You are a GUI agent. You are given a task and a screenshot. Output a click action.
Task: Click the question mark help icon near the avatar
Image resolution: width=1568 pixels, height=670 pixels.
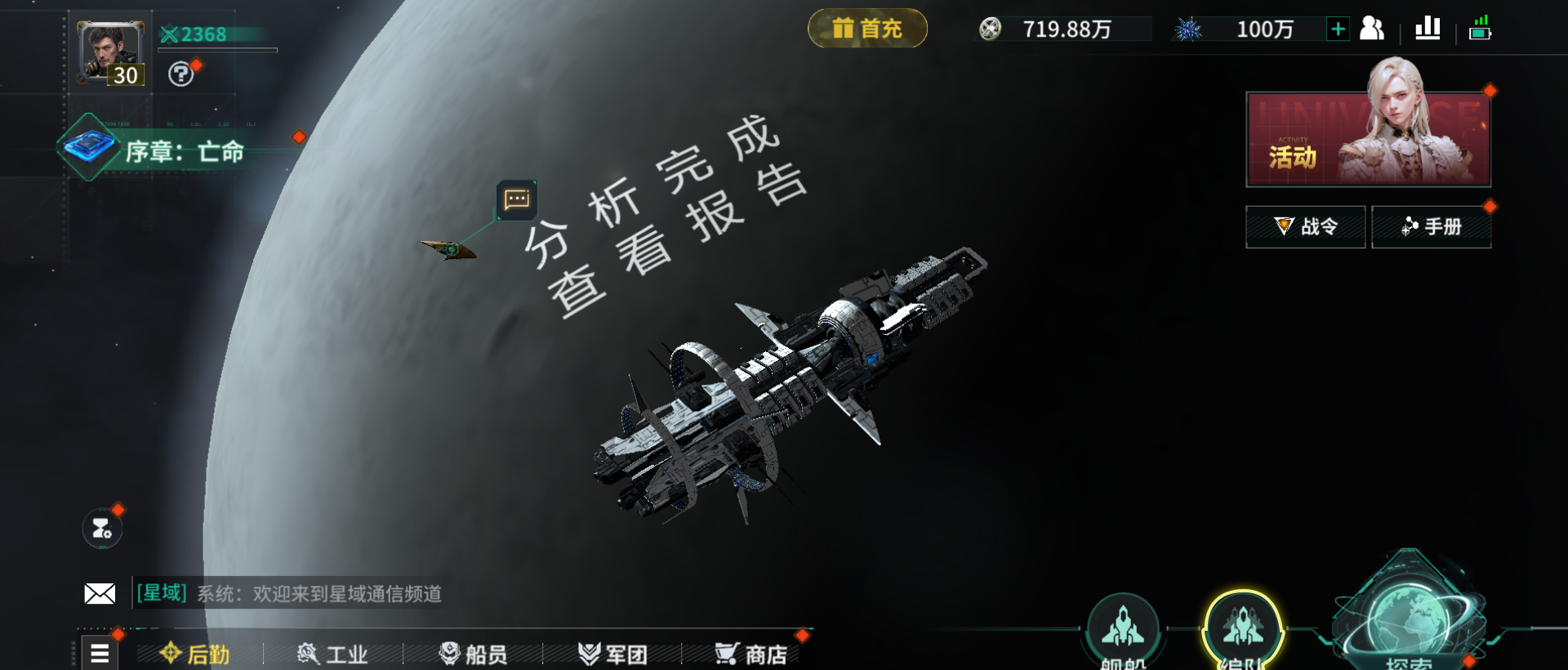(181, 75)
